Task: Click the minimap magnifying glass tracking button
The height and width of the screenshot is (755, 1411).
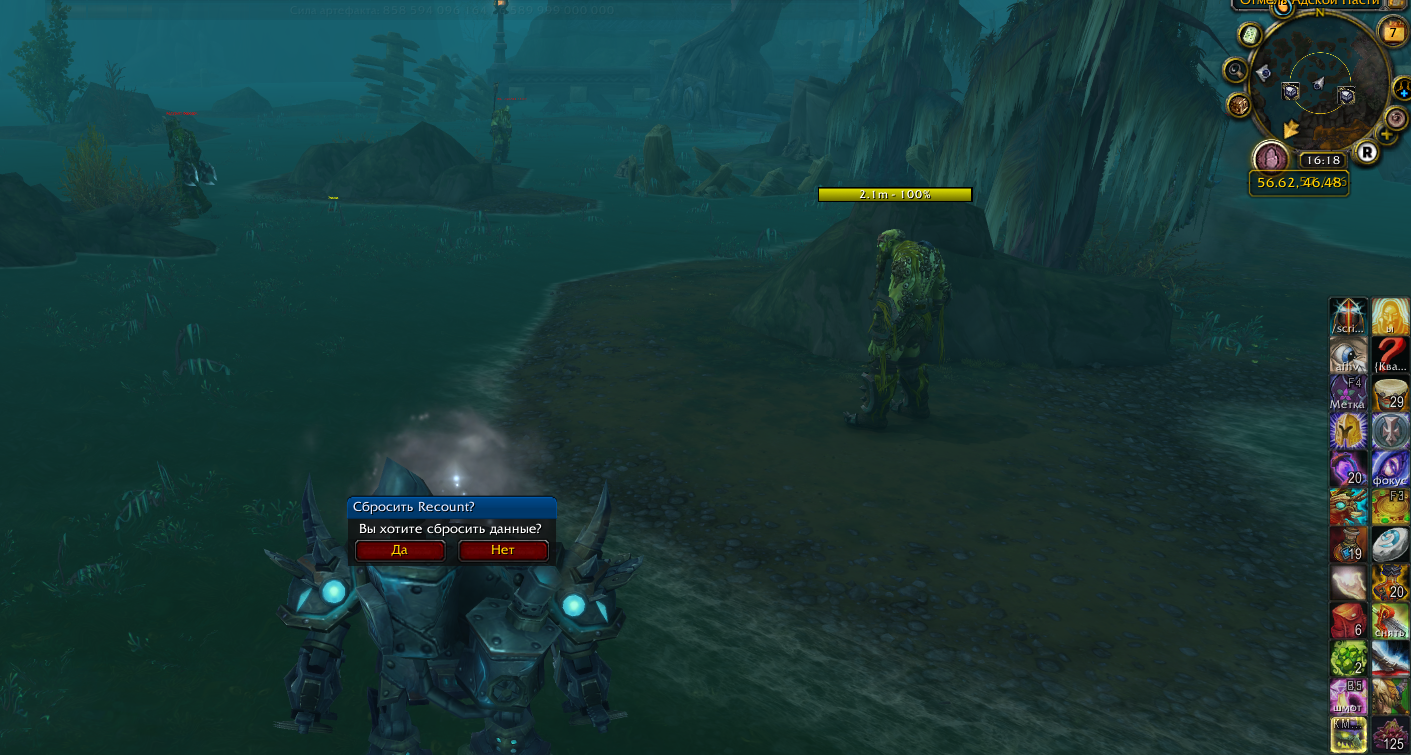Action: 1236,71
